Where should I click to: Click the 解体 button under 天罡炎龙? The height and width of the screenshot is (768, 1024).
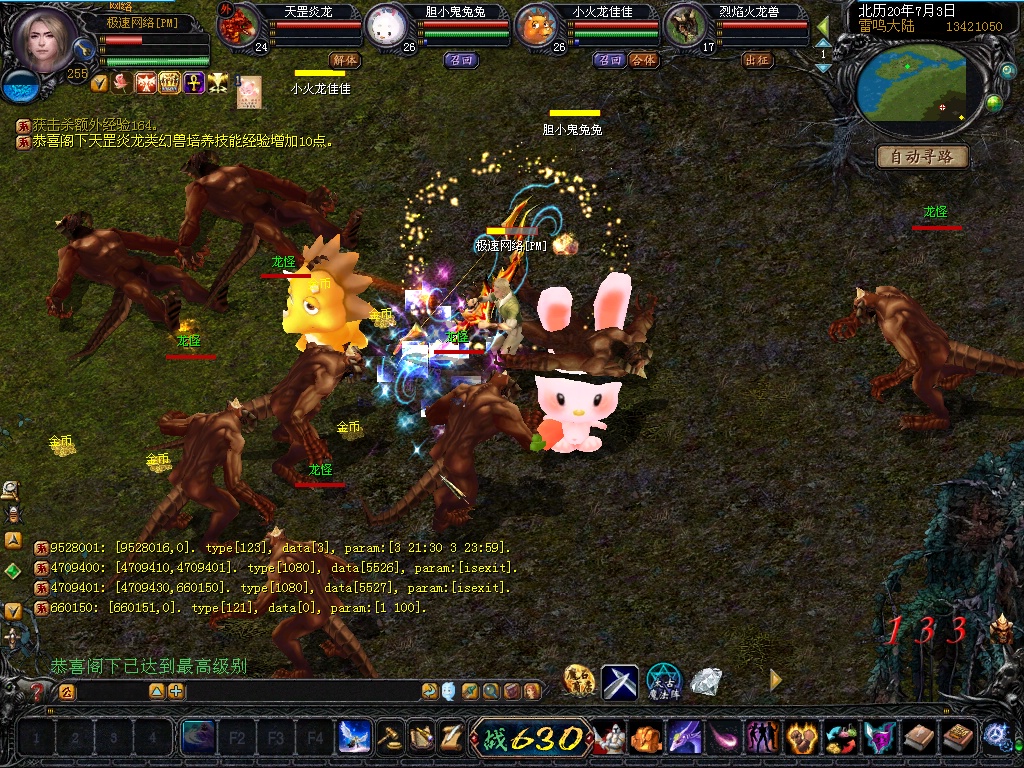click(x=344, y=60)
